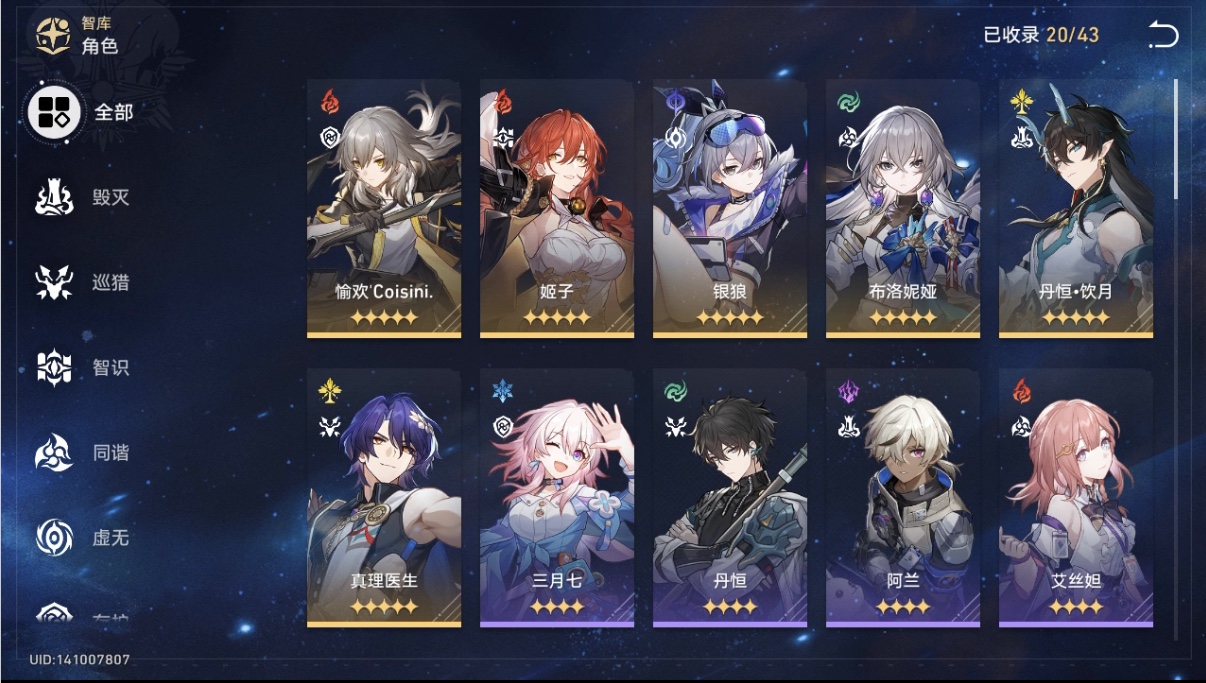Image resolution: width=1206 pixels, height=683 pixels.
Task: Click the back arrow button
Action: [1163, 36]
